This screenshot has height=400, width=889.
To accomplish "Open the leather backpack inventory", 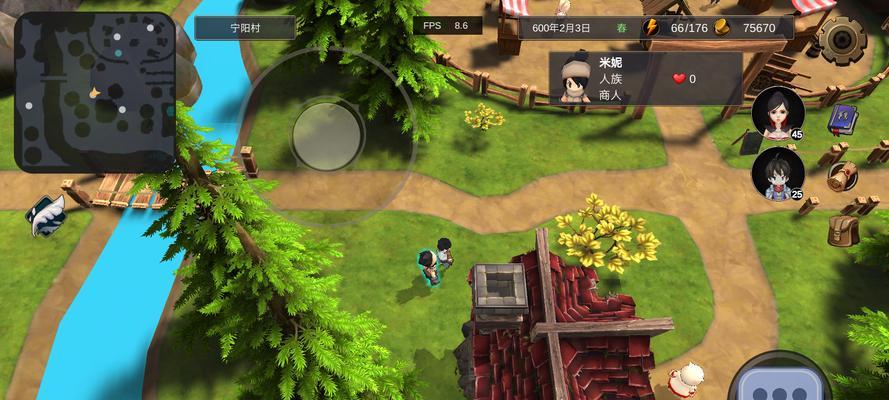I will pyautogui.click(x=843, y=230).
